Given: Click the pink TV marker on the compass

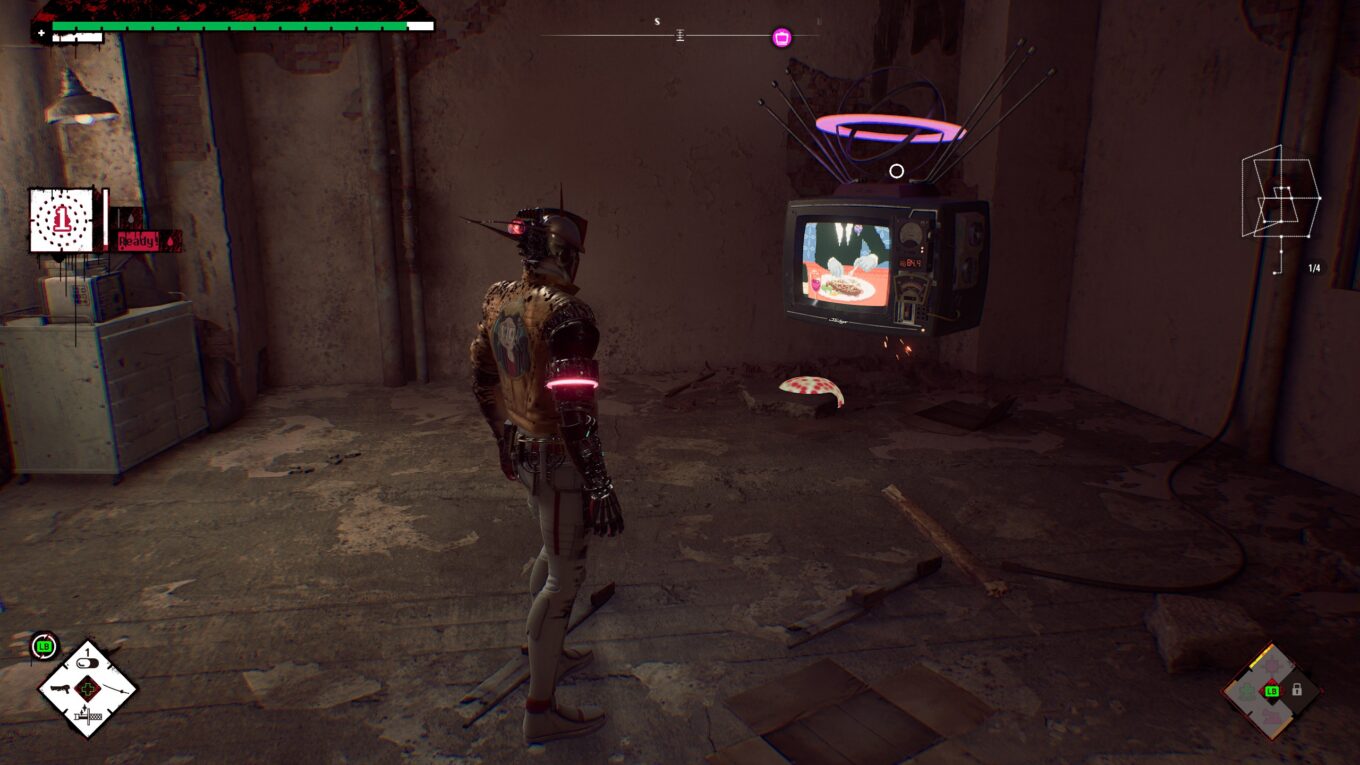Looking at the screenshot, I should [782, 37].
